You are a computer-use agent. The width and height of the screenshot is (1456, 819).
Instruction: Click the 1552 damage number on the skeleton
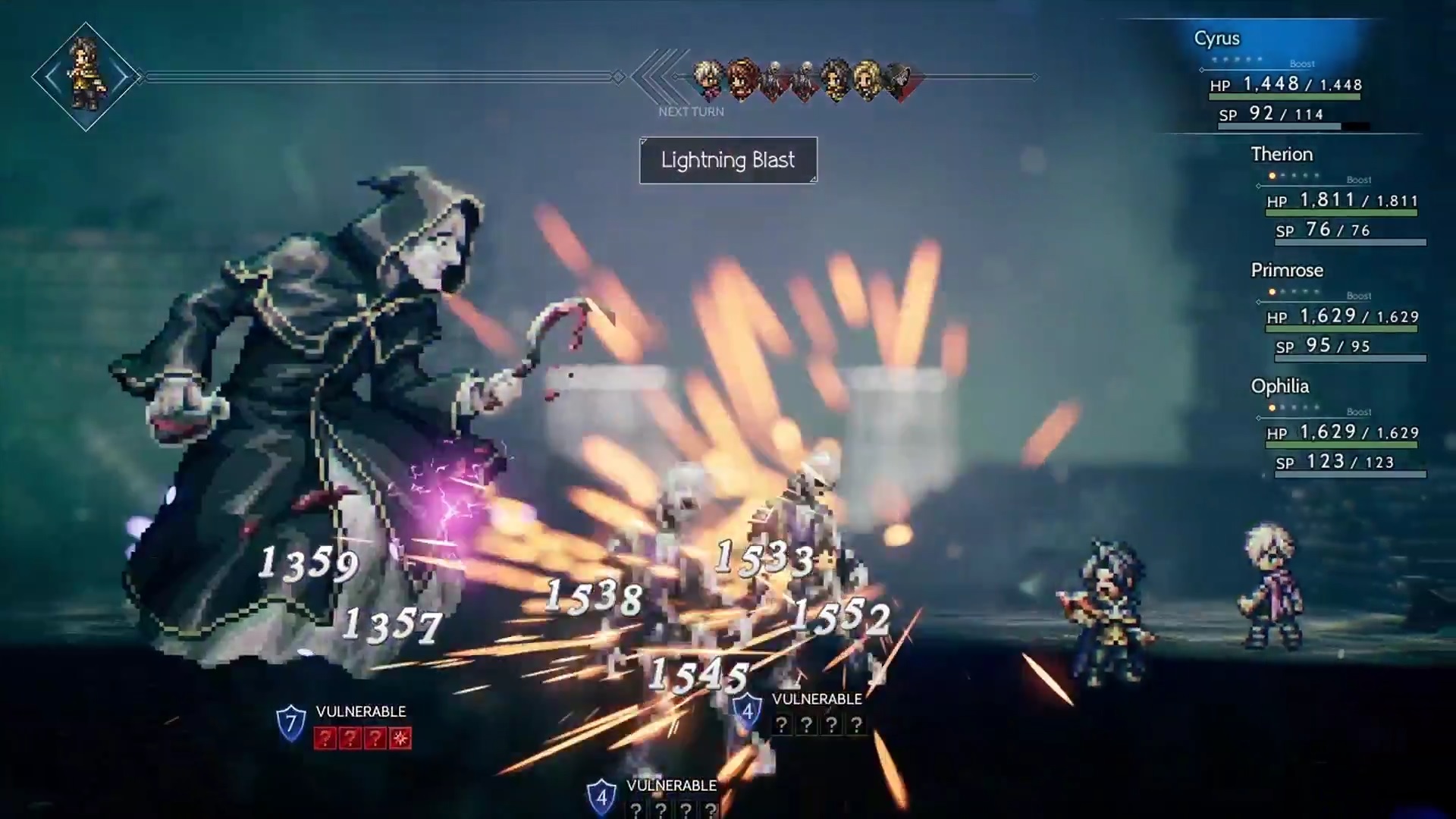(842, 616)
